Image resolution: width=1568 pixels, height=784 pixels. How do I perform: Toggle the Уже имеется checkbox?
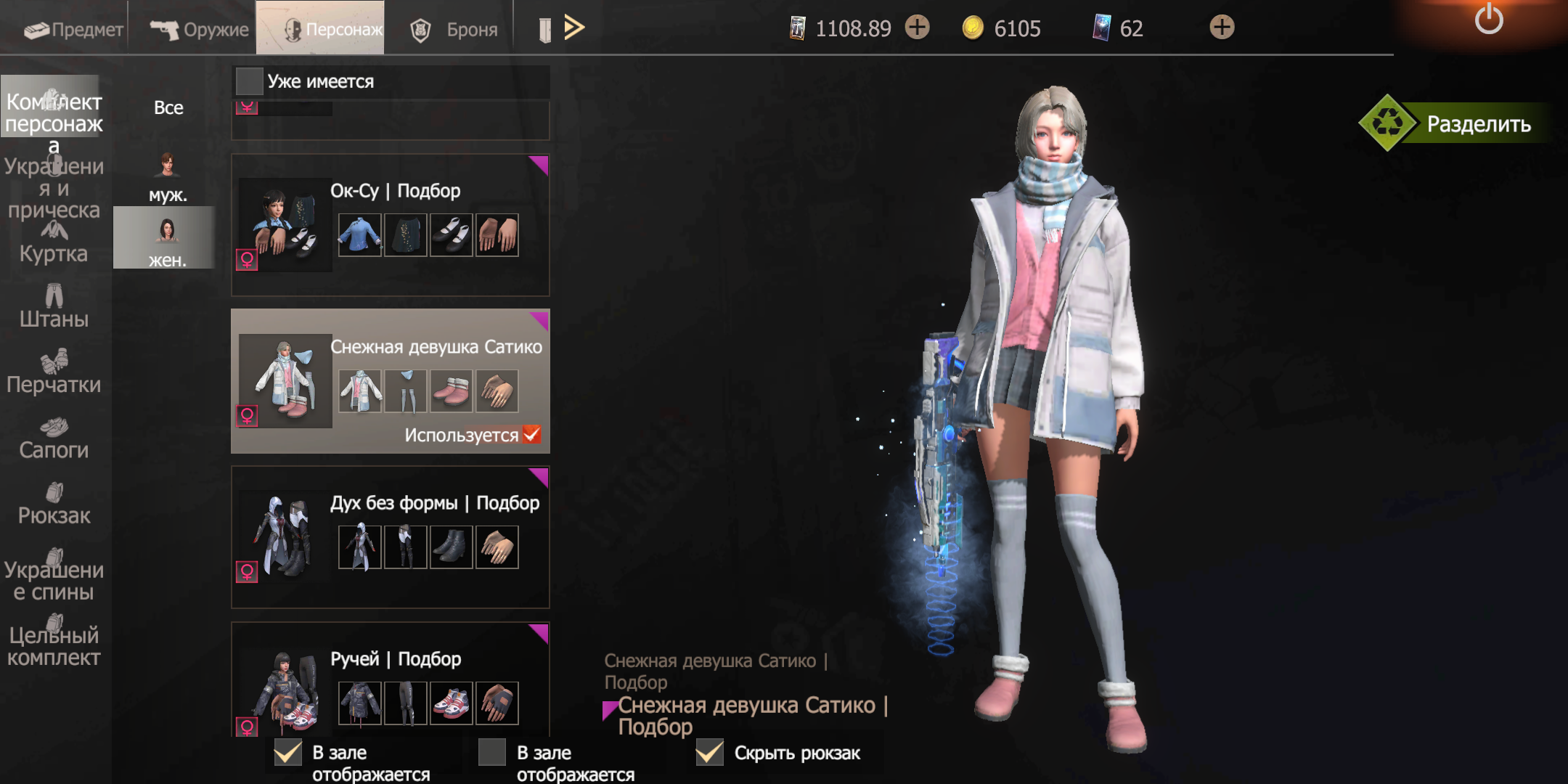(250, 81)
